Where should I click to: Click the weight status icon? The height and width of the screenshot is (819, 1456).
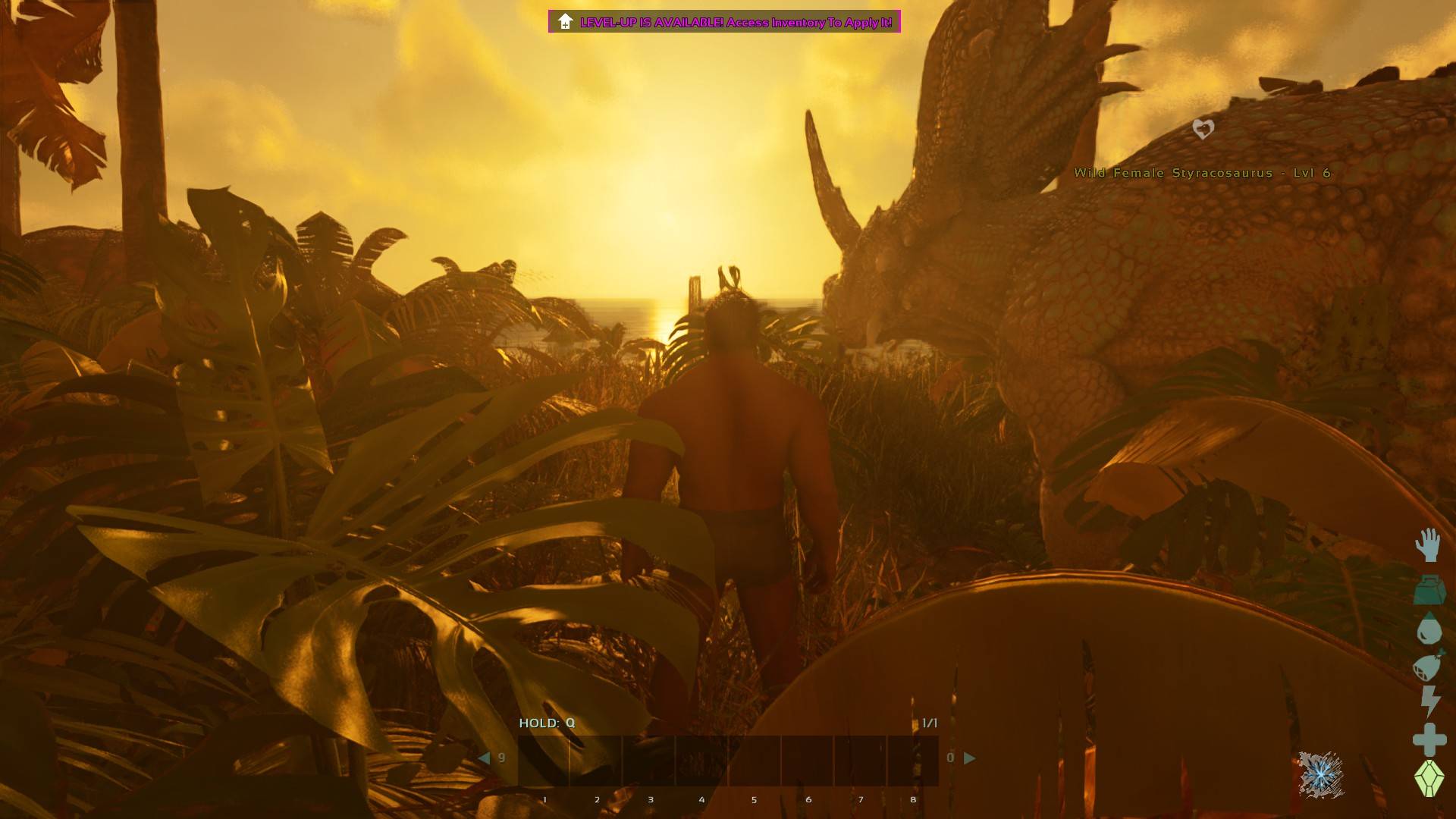[x=1429, y=589]
